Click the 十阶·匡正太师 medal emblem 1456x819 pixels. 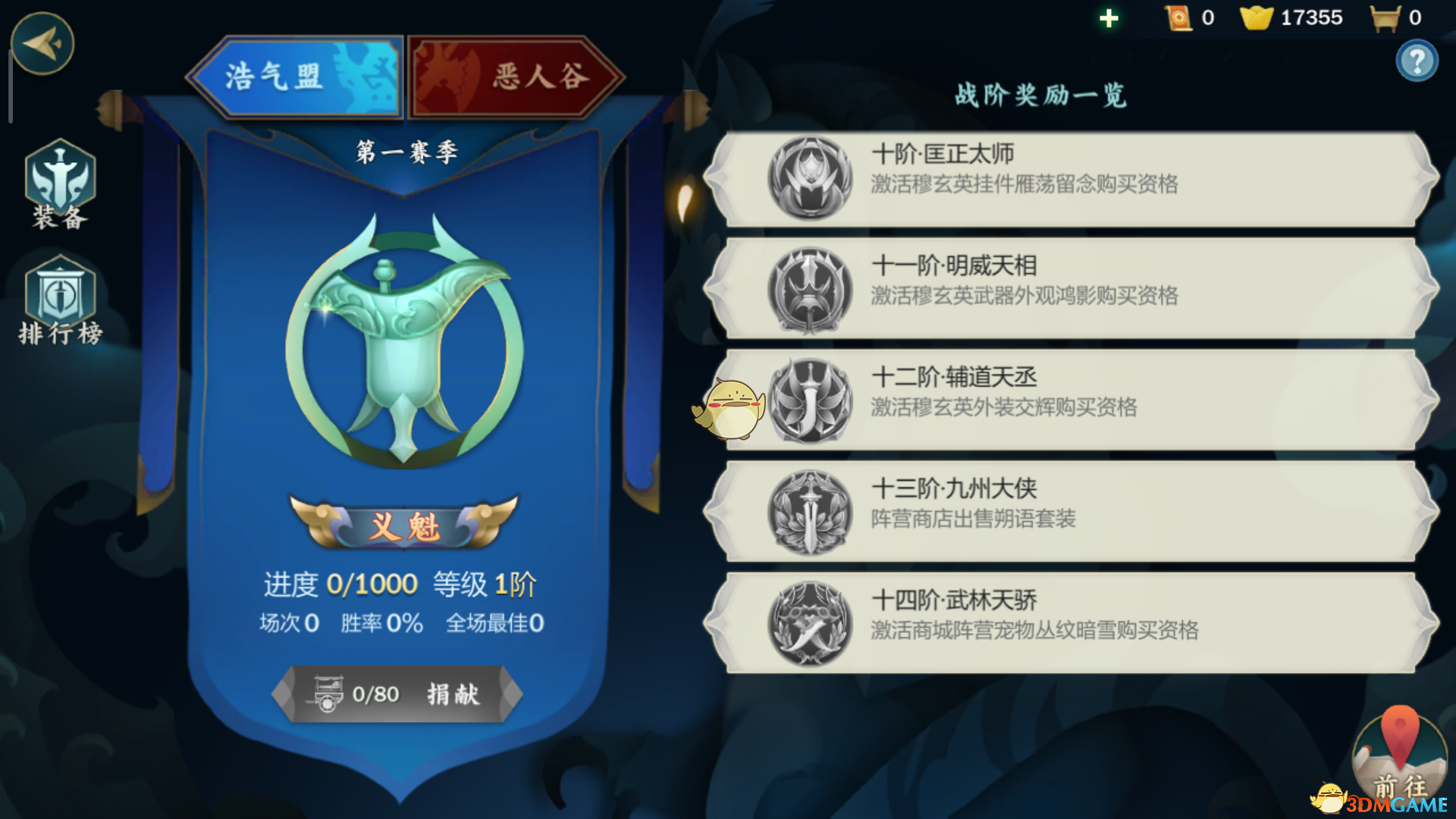808,177
